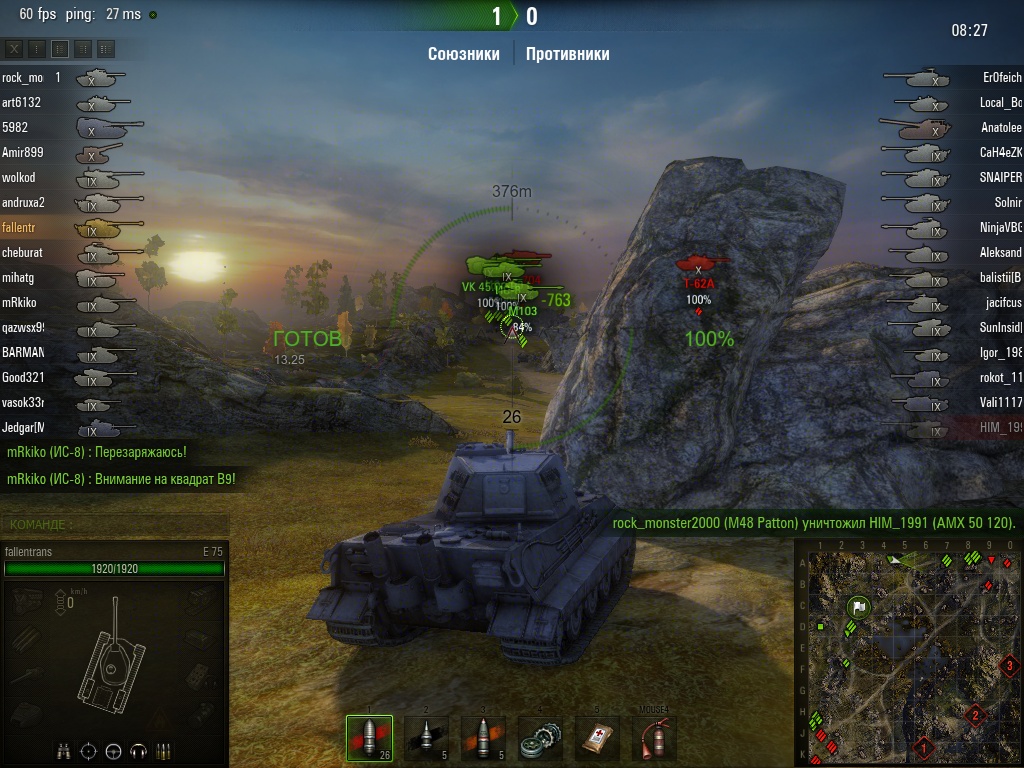Choose the widest three-column player list layout
The width and height of the screenshot is (1024, 768).
[106, 48]
